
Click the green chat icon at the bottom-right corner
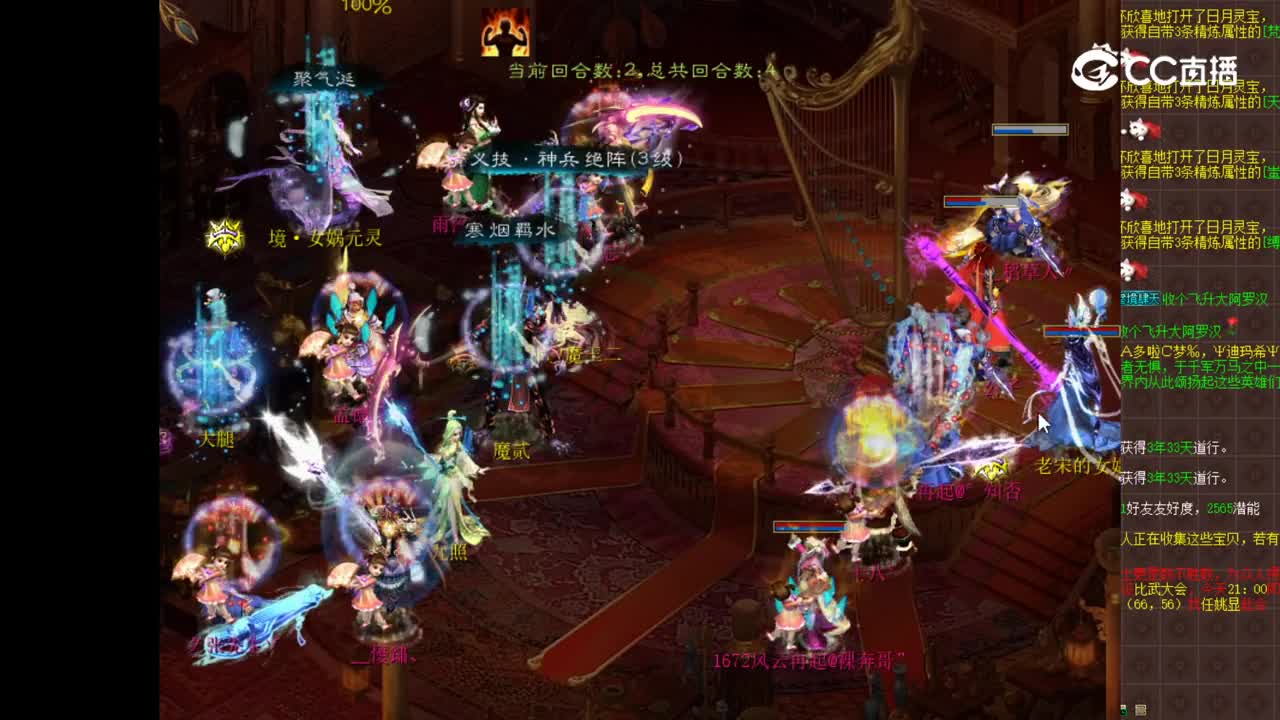[x=1125, y=710]
